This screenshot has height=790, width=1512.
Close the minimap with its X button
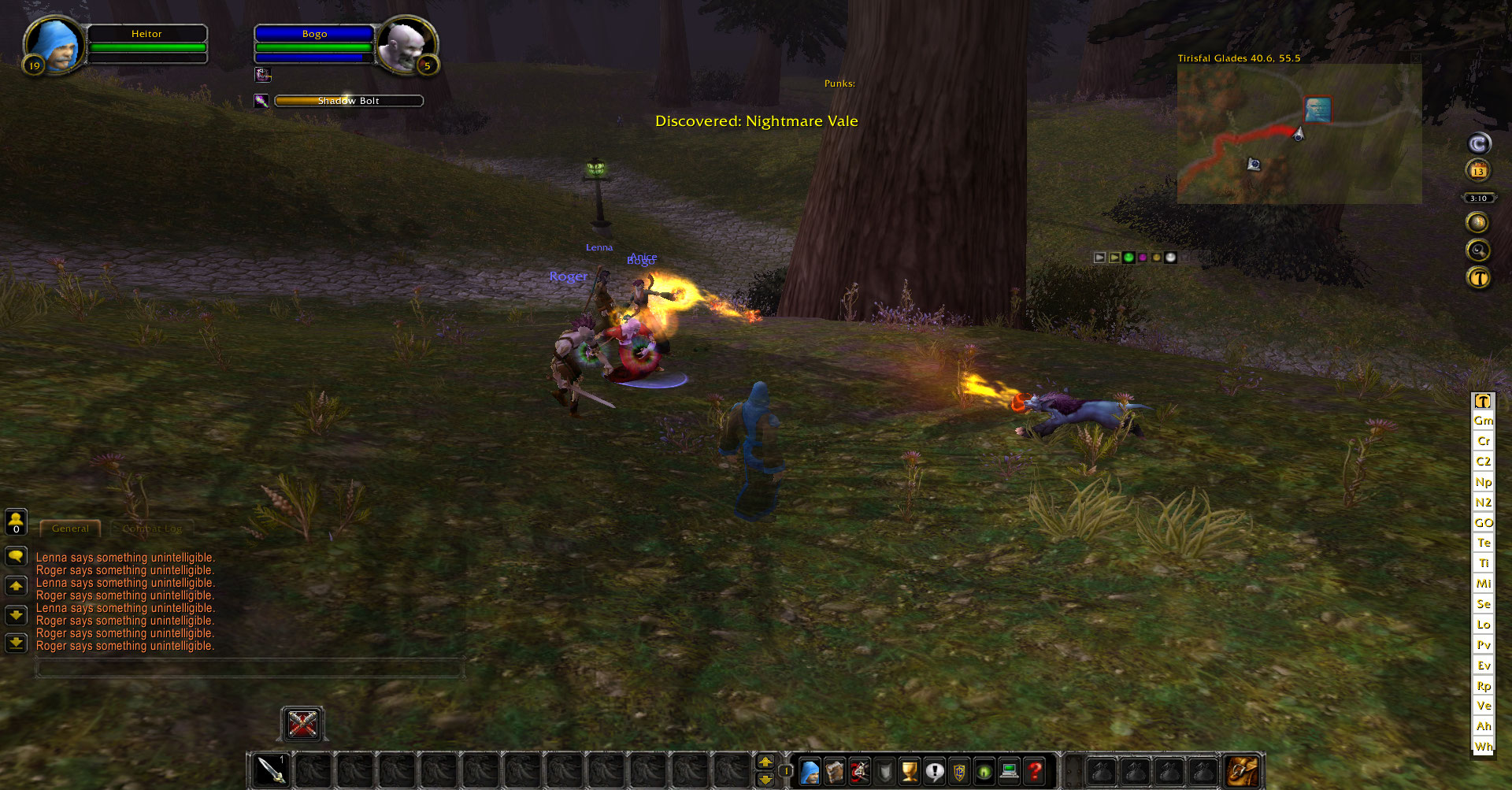point(1417,57)
